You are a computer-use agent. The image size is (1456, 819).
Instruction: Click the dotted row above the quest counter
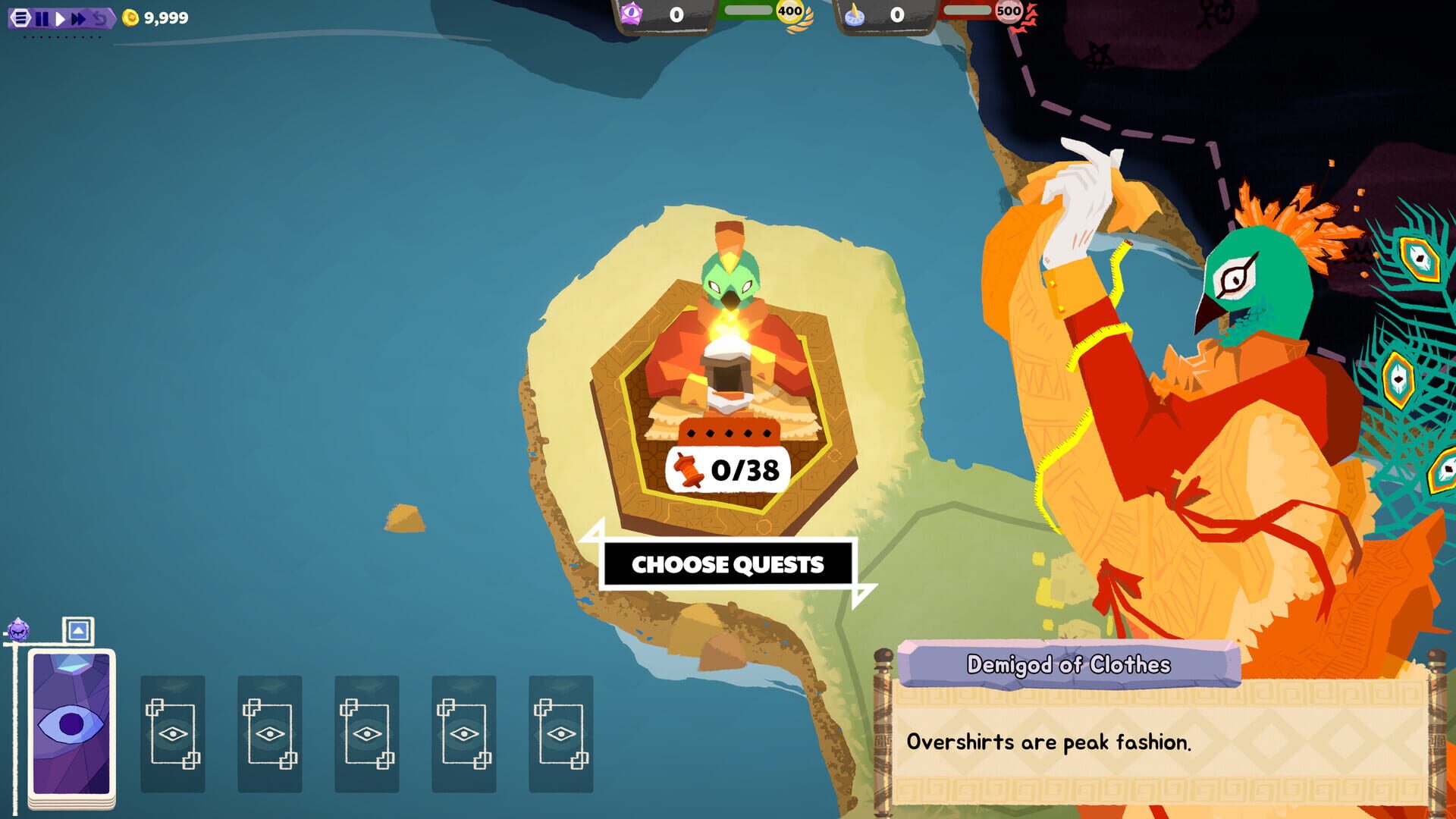point(727,434)
